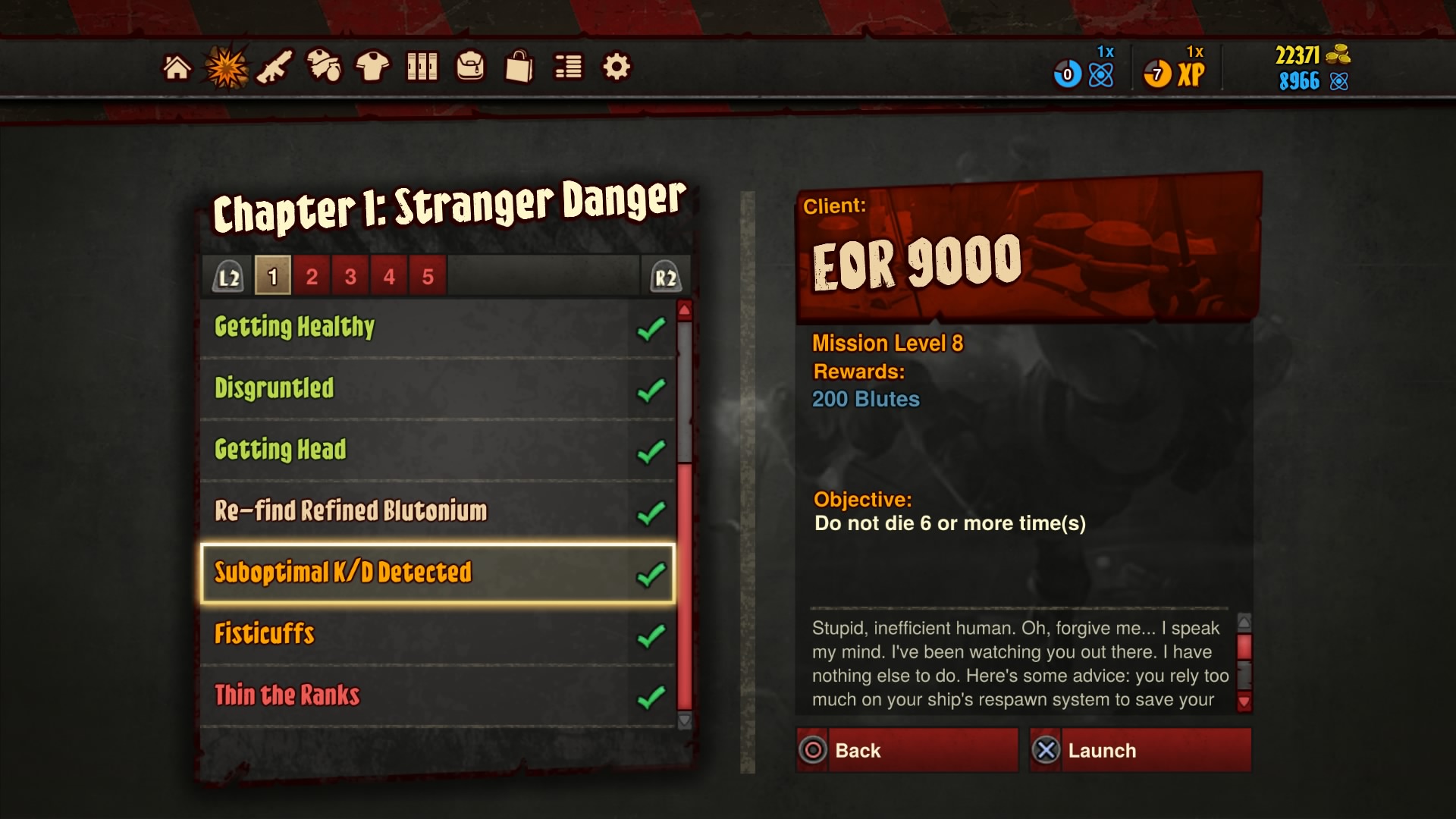
Task: Select the explosion missions icon
Action: 225,67
